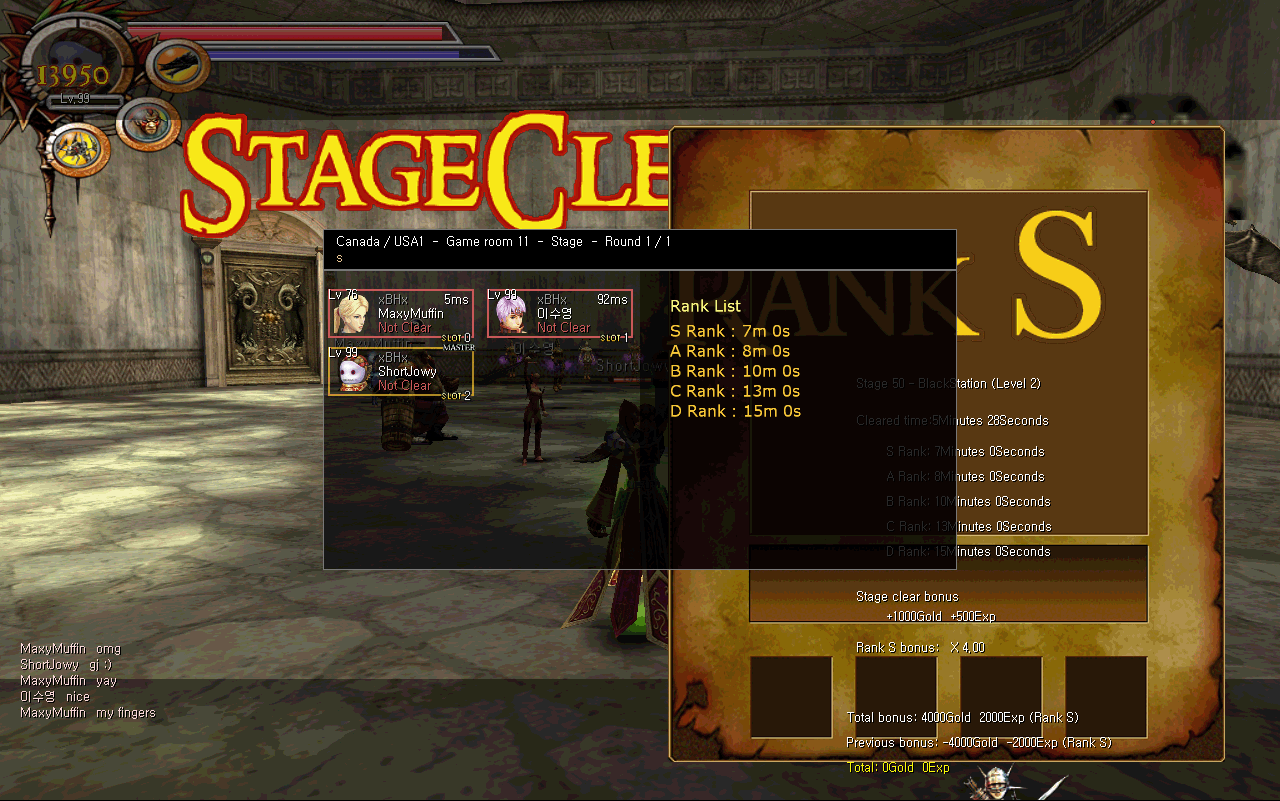This screenshot has width=1280, height=801.
Task: Activate the yellow spider skill icon
Action: (x=79, y=148)
